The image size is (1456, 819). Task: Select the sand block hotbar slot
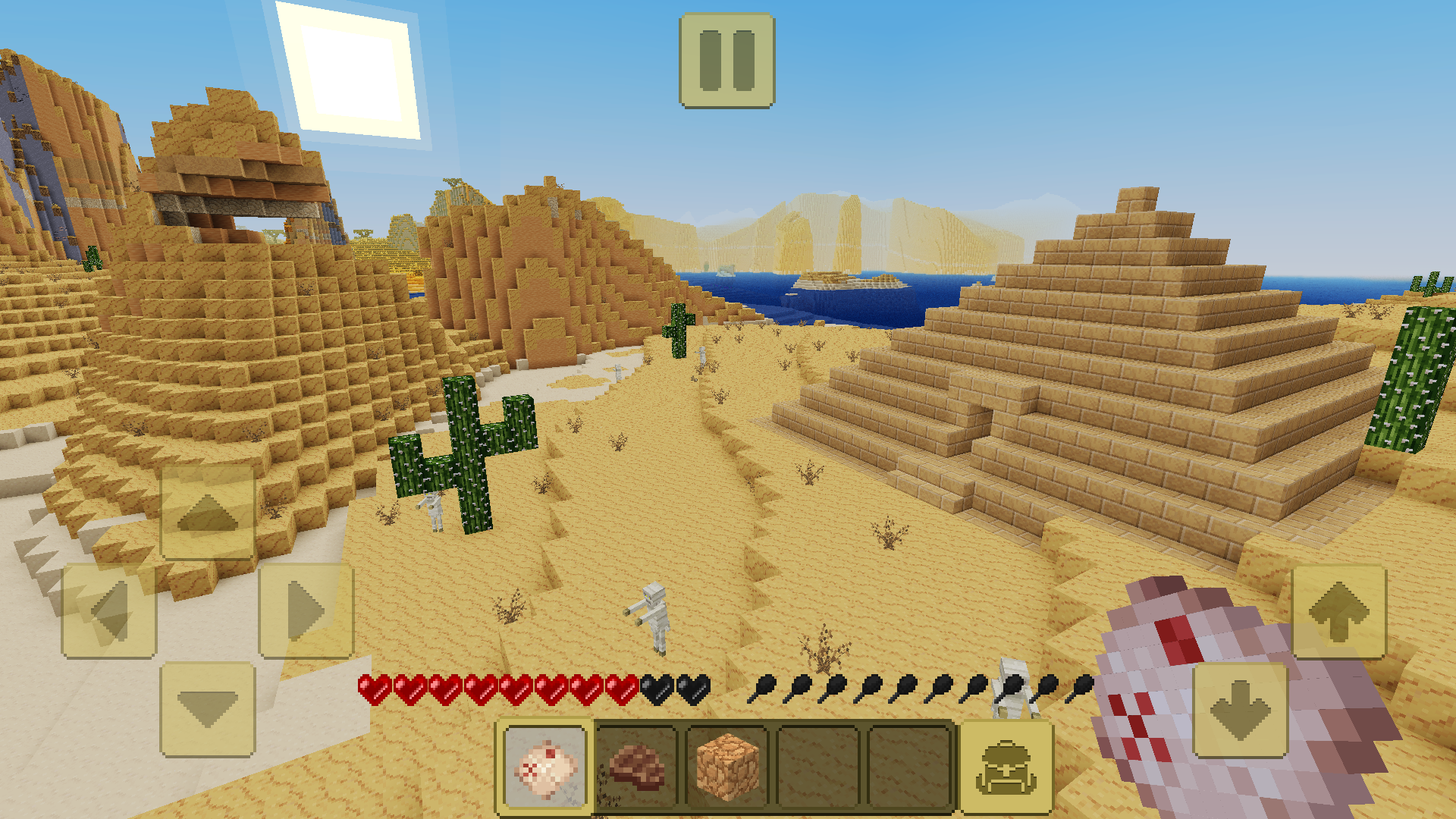tap(727, 767)
